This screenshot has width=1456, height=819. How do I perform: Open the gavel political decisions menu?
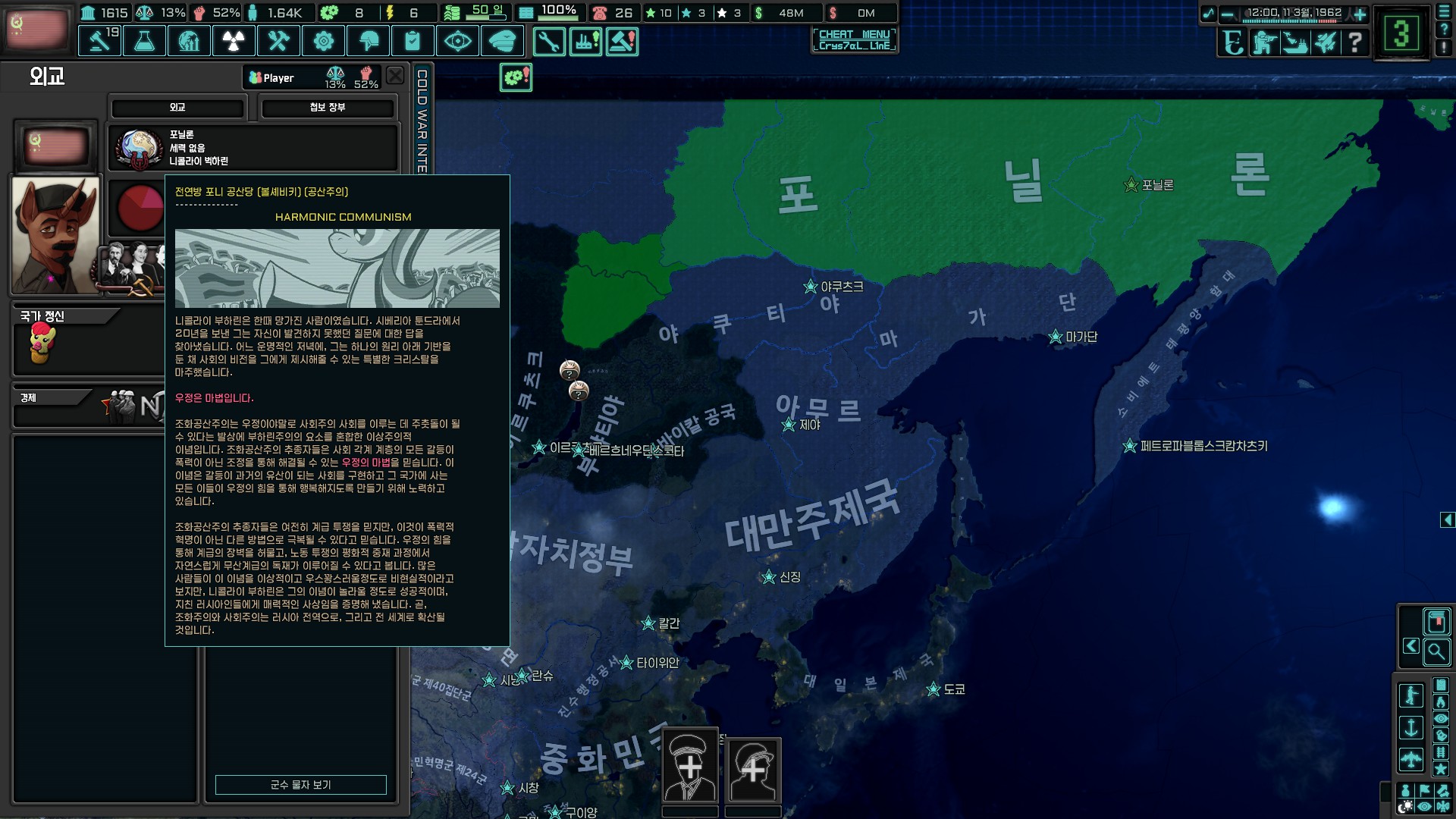click(x=99, y=41)
